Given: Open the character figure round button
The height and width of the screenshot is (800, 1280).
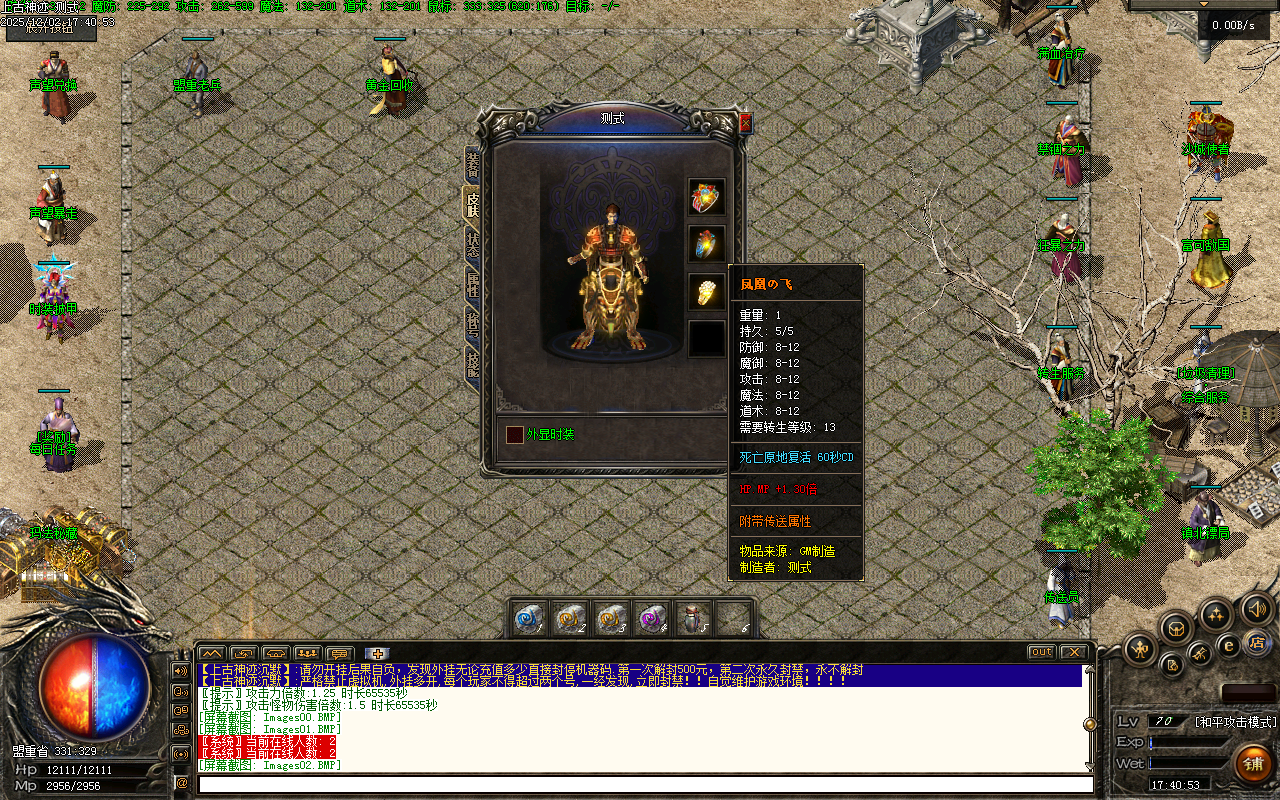Looking at the screenshot, I should 1139,650.
